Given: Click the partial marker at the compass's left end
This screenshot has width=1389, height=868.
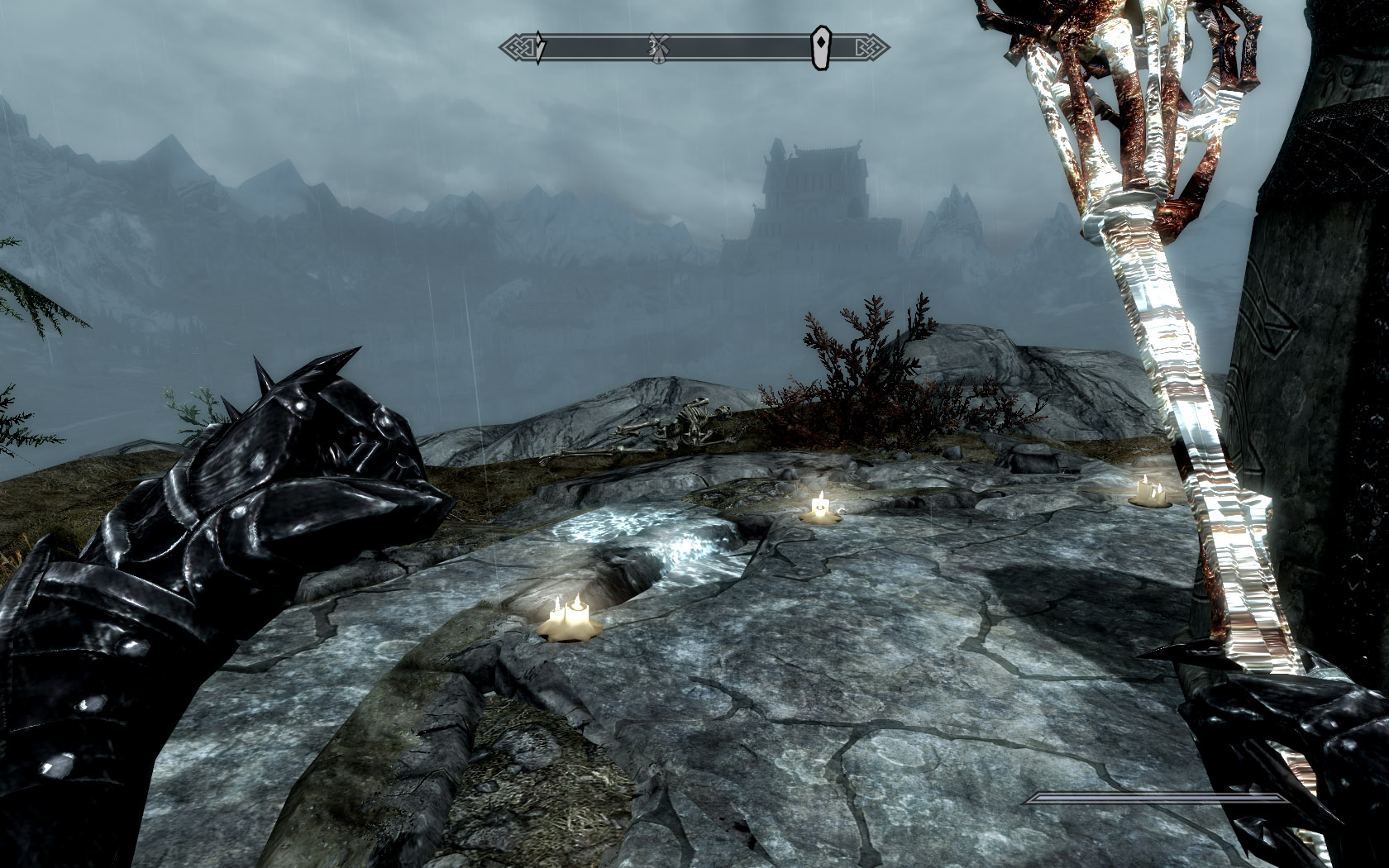Looking at the screenshot, I should pos(539,47).
